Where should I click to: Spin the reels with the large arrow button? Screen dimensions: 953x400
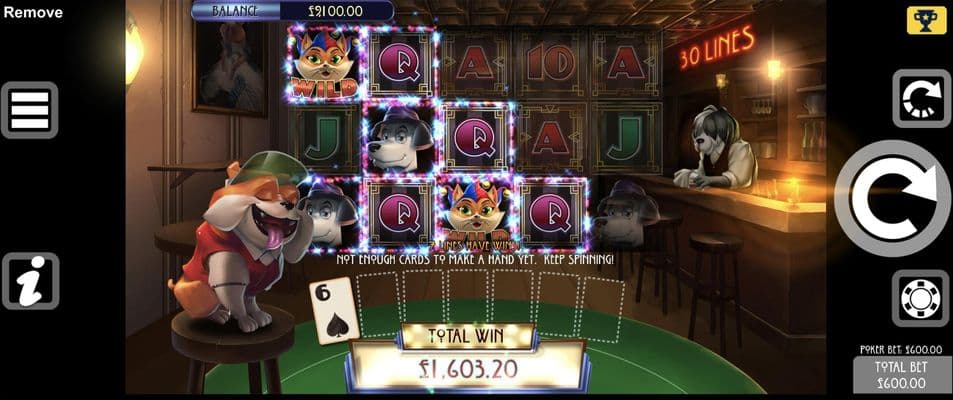(x=891, y=198)
